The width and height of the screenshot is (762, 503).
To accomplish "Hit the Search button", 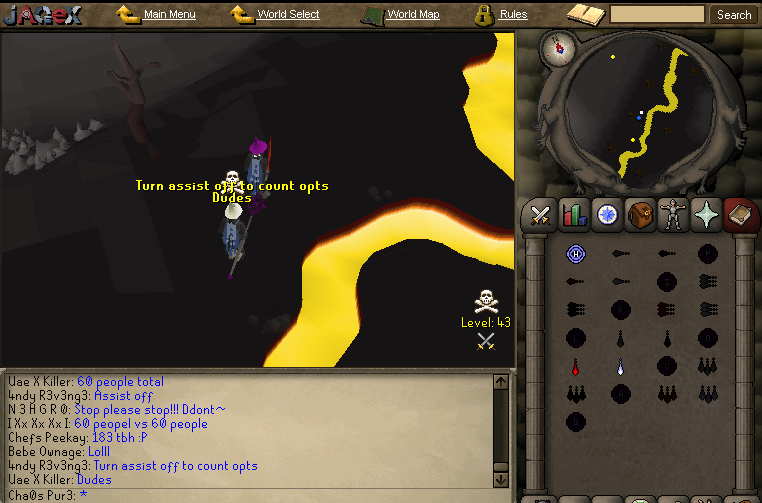I will pyautogui.click(x=734, y=15).
